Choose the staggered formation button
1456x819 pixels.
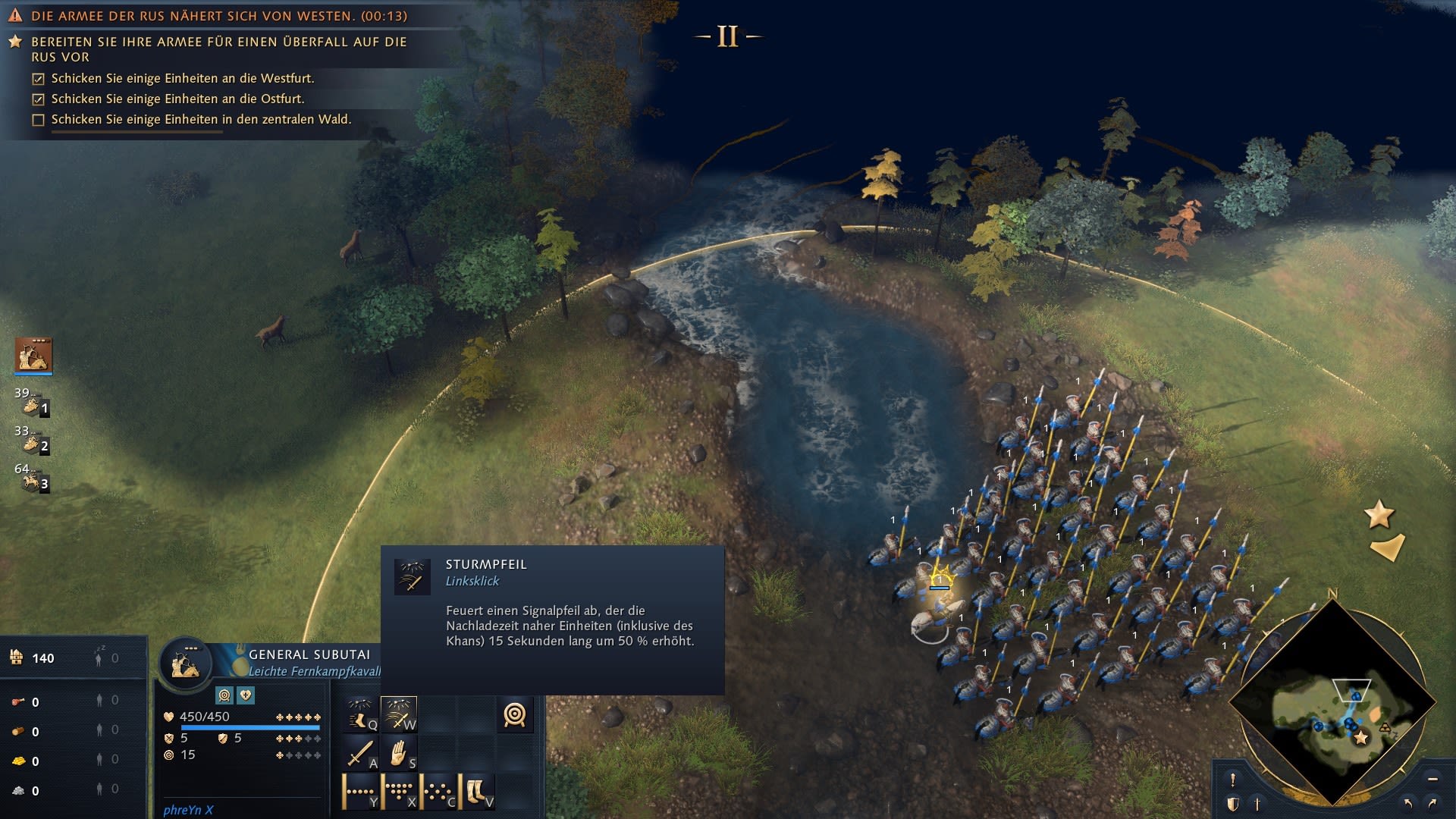point(438,792)
